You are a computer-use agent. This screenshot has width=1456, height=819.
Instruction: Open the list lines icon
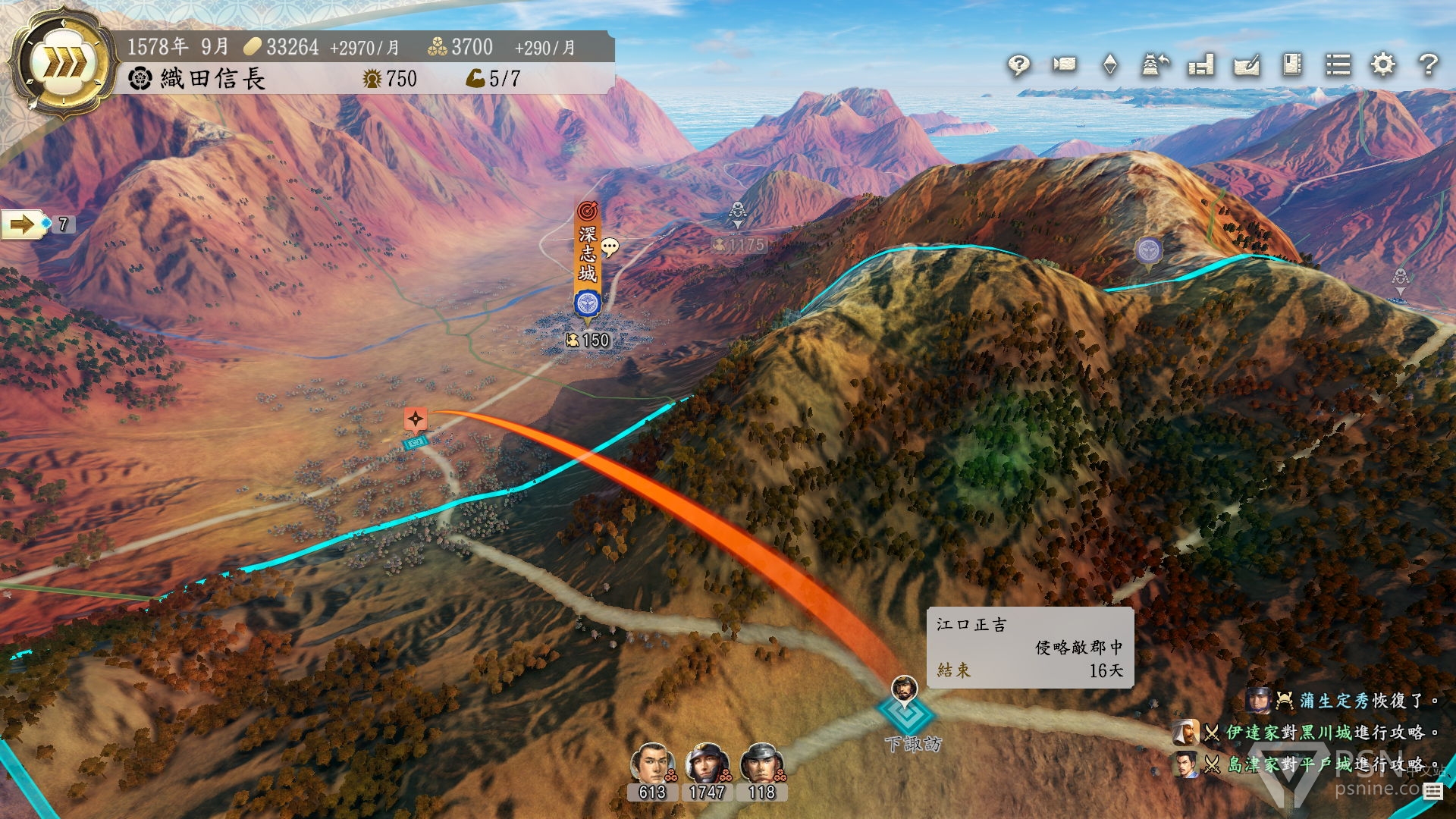pos(1338,64)
